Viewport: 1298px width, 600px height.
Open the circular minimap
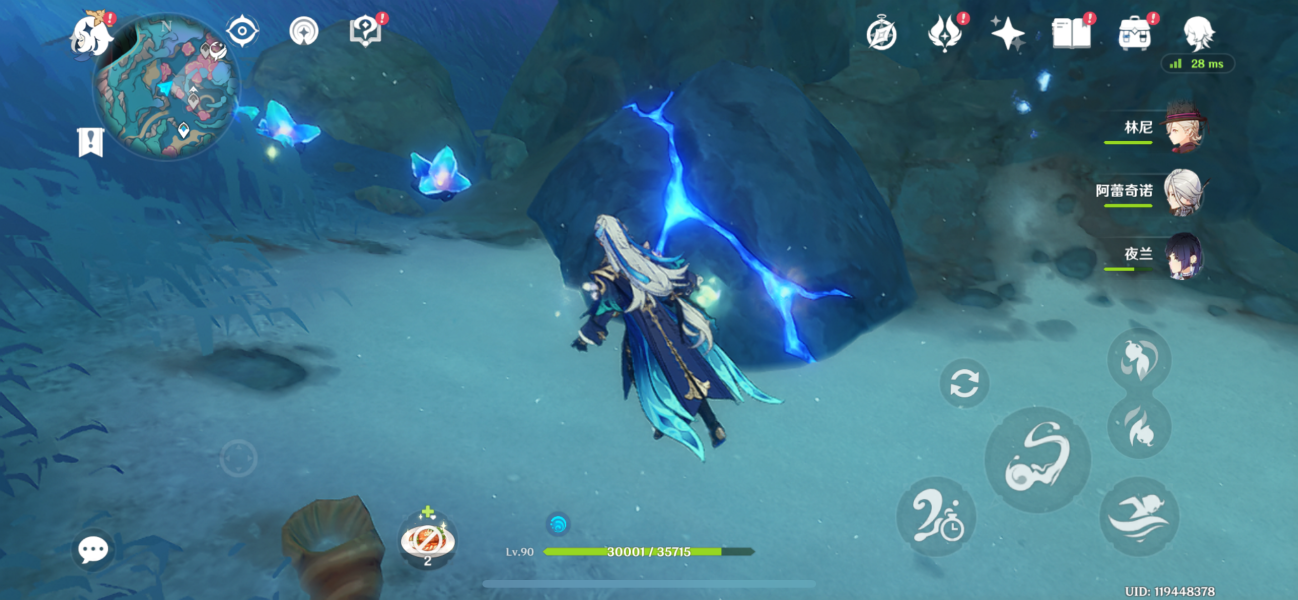click(166, 87)
